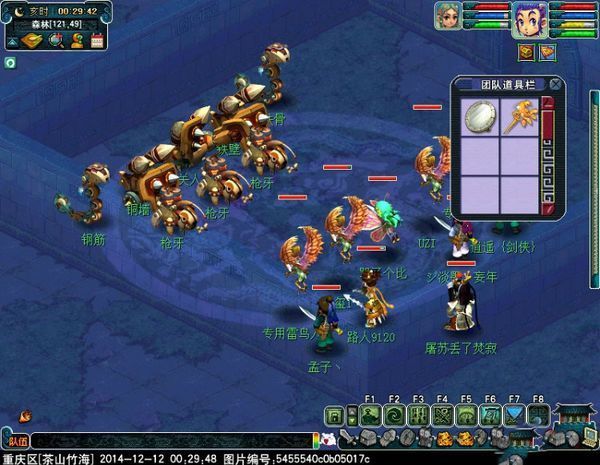Open the treasure chest icon below the portraits
The height and width of the screenshot is (465, 600).
point(526,52)
